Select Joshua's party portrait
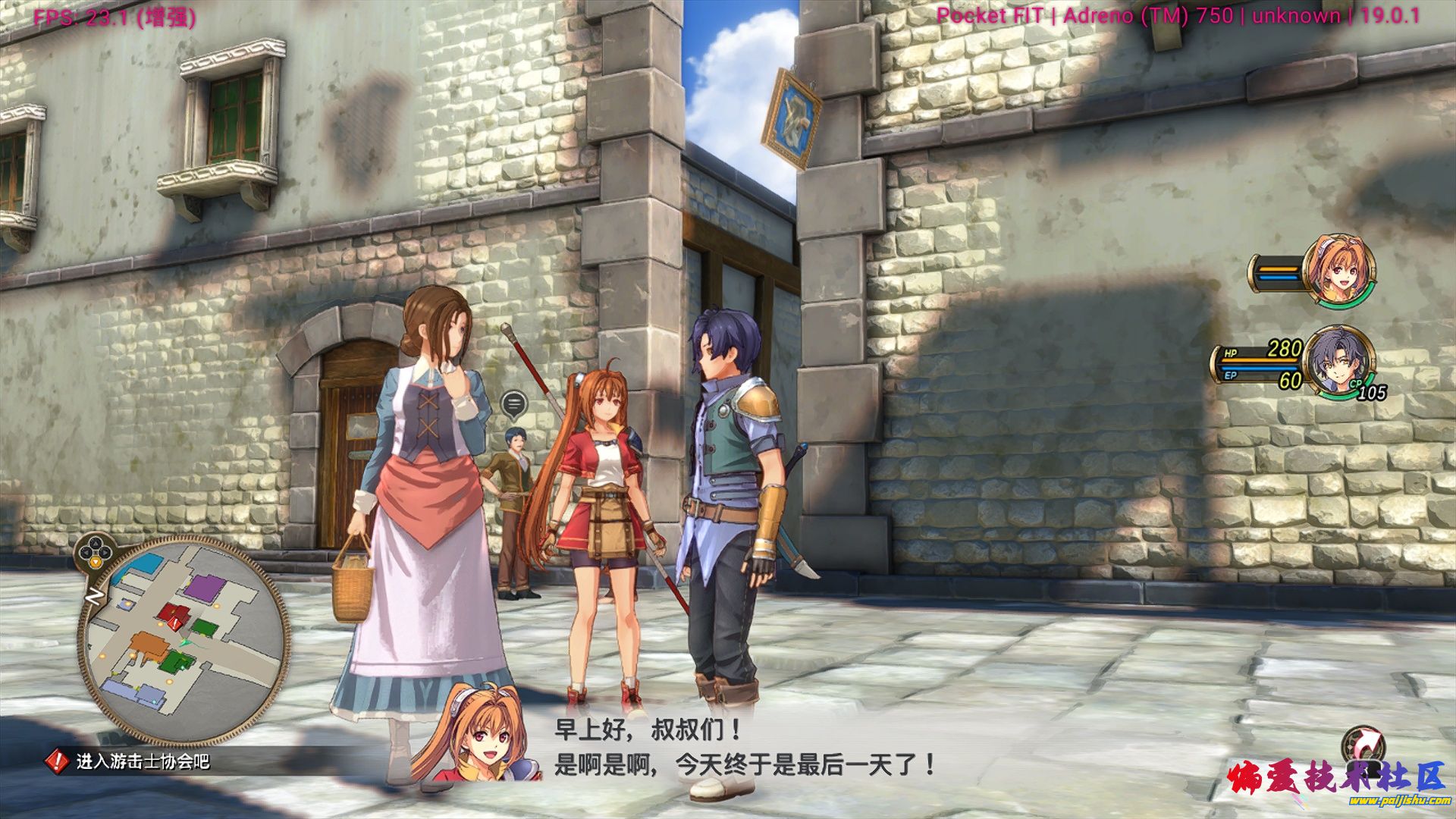Screen dimensions: 1456x819 1339,361
